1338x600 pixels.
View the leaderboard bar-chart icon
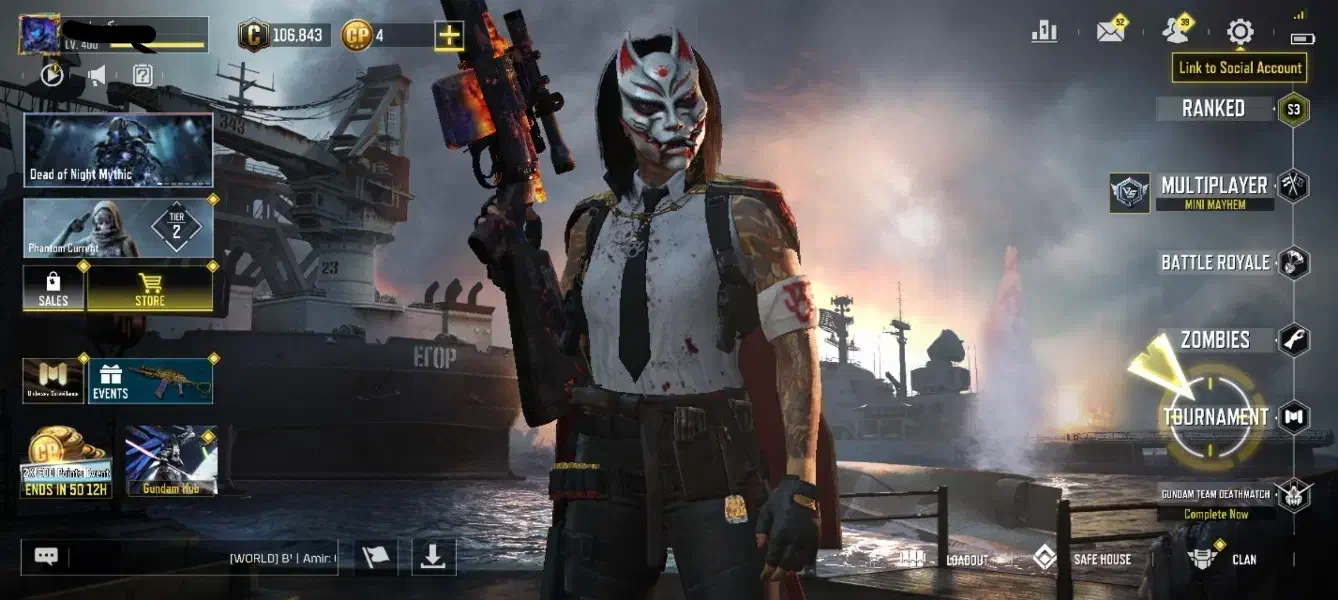point(1044,32)
